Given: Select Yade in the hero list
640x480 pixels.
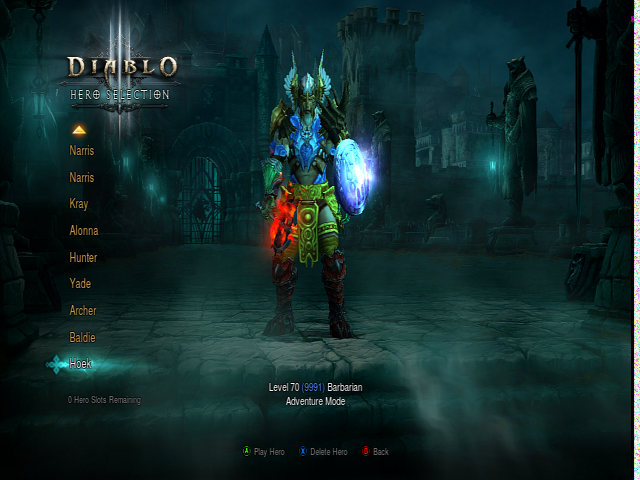Looking at the screenshot, I should pos(80,284).
